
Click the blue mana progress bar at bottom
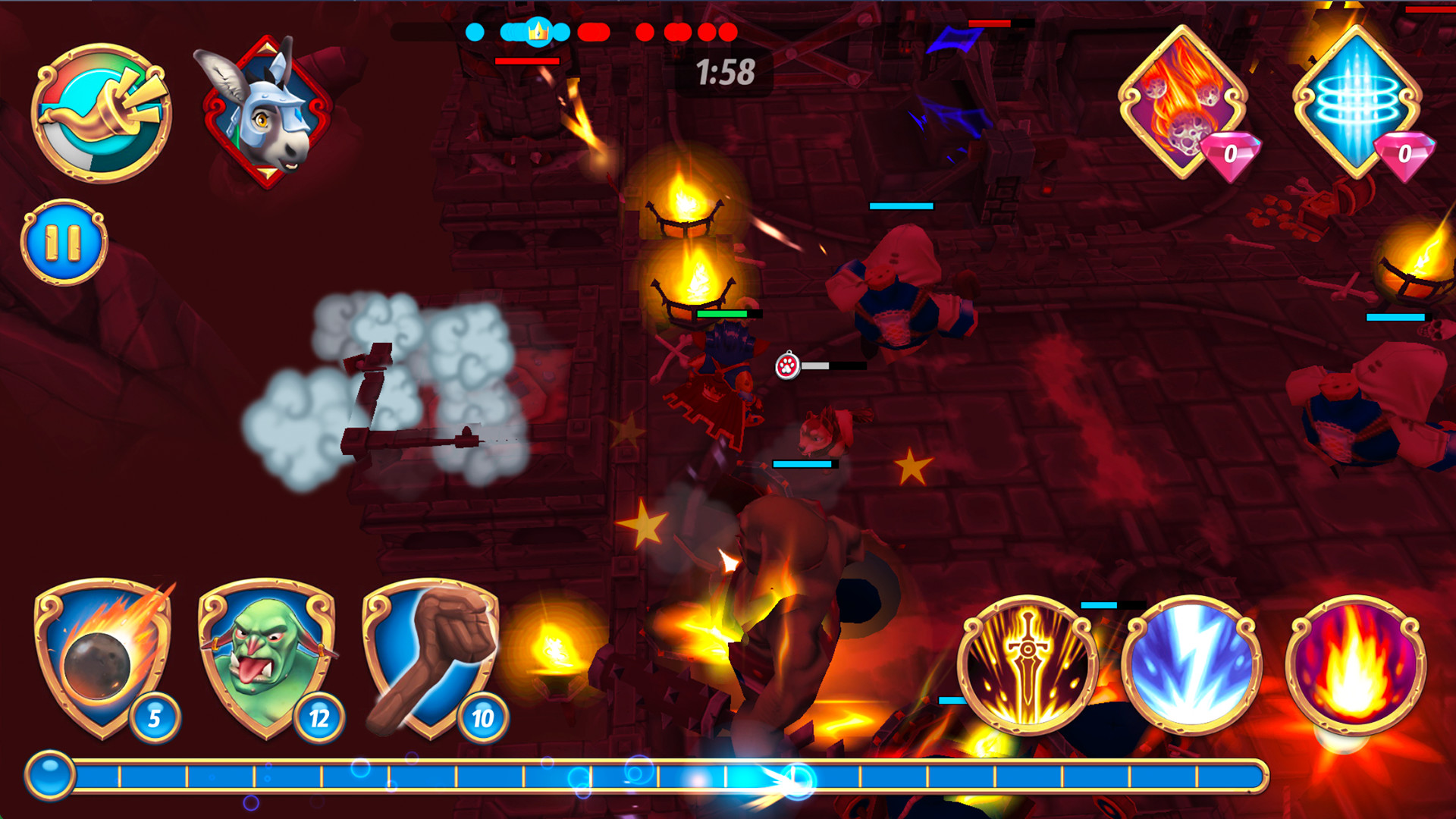coord(682,773)
